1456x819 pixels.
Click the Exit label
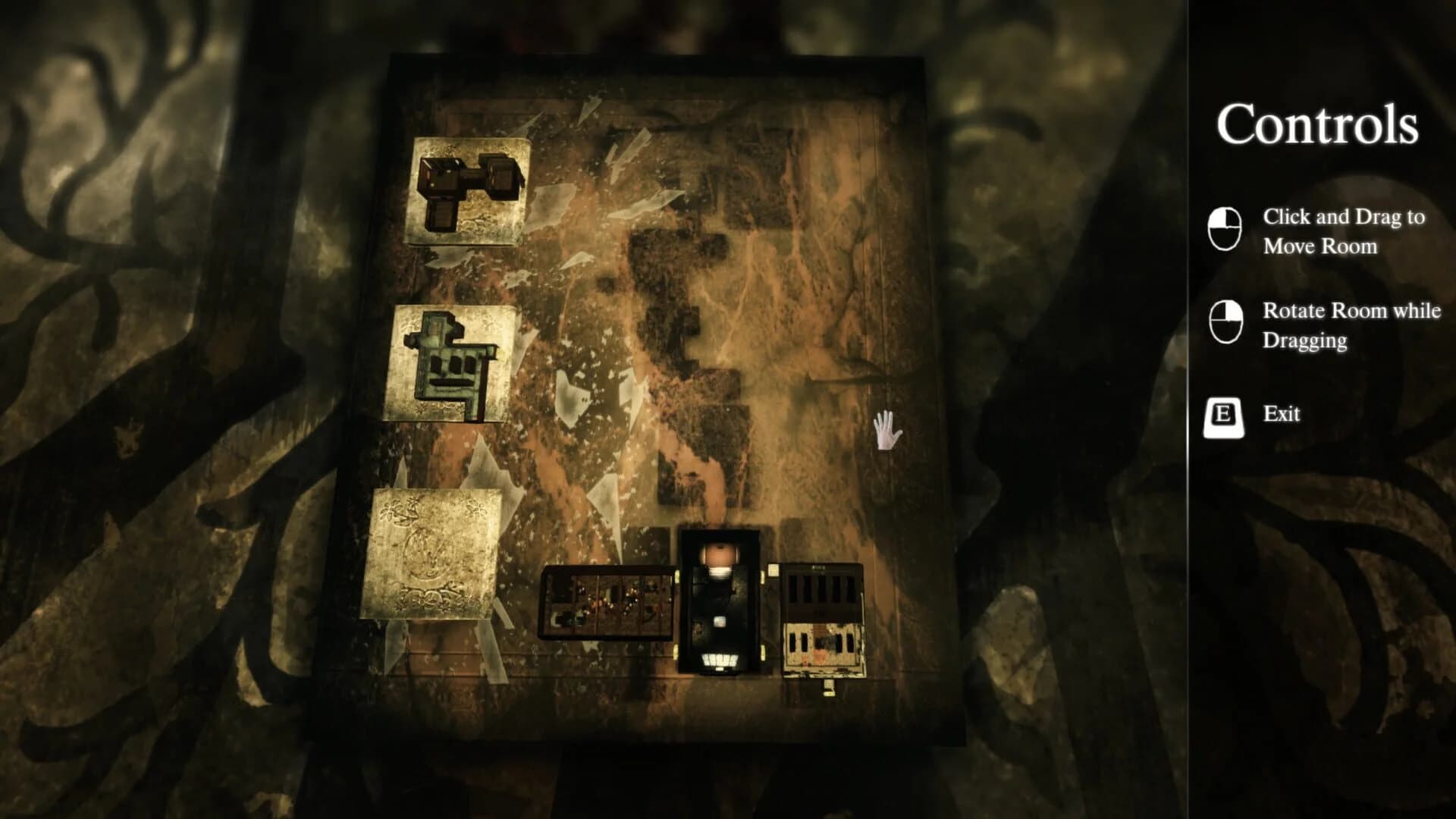pyautogui.click(x=1282, y=414)
